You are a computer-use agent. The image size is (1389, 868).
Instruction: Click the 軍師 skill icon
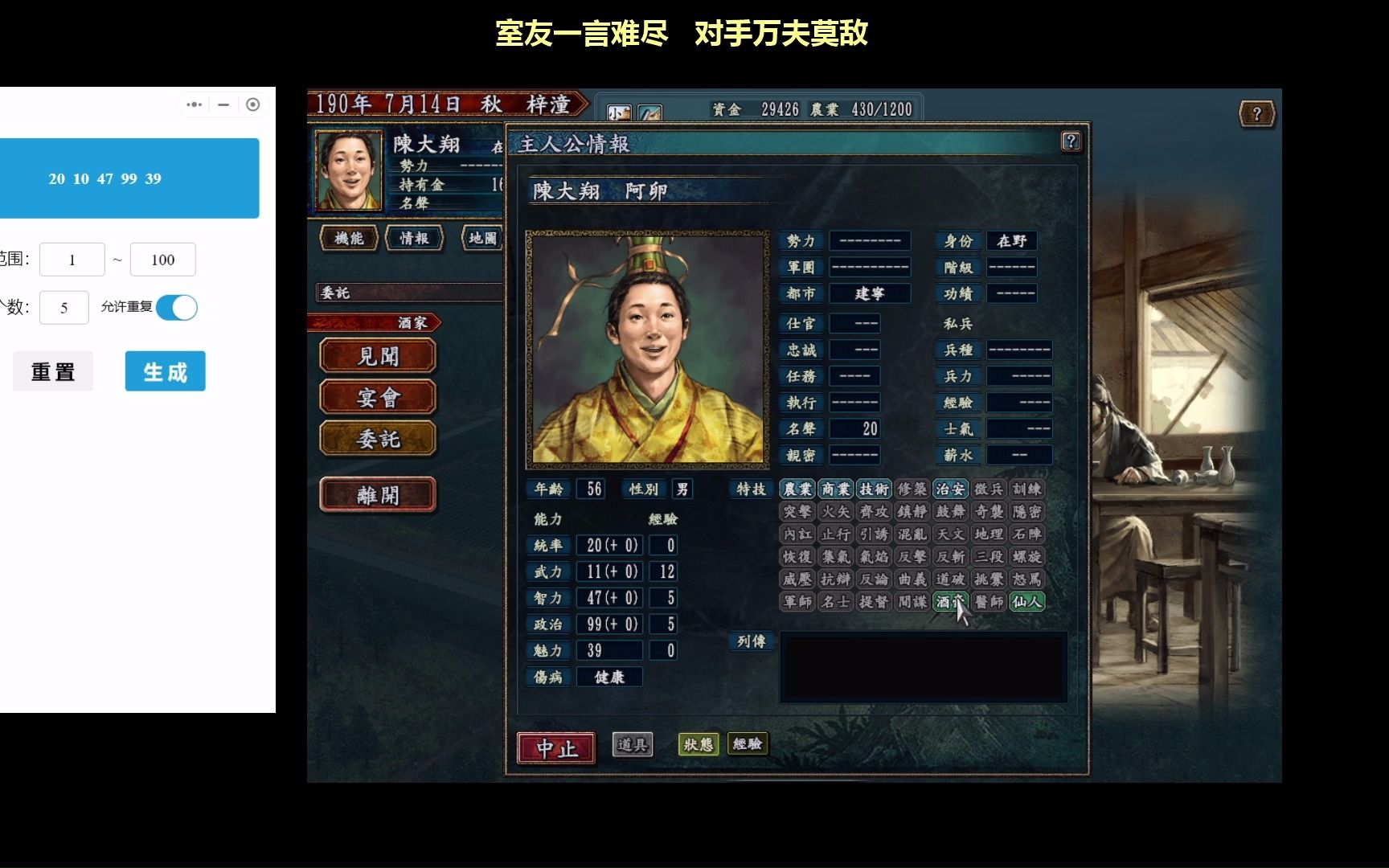click(x=797, y=601)
